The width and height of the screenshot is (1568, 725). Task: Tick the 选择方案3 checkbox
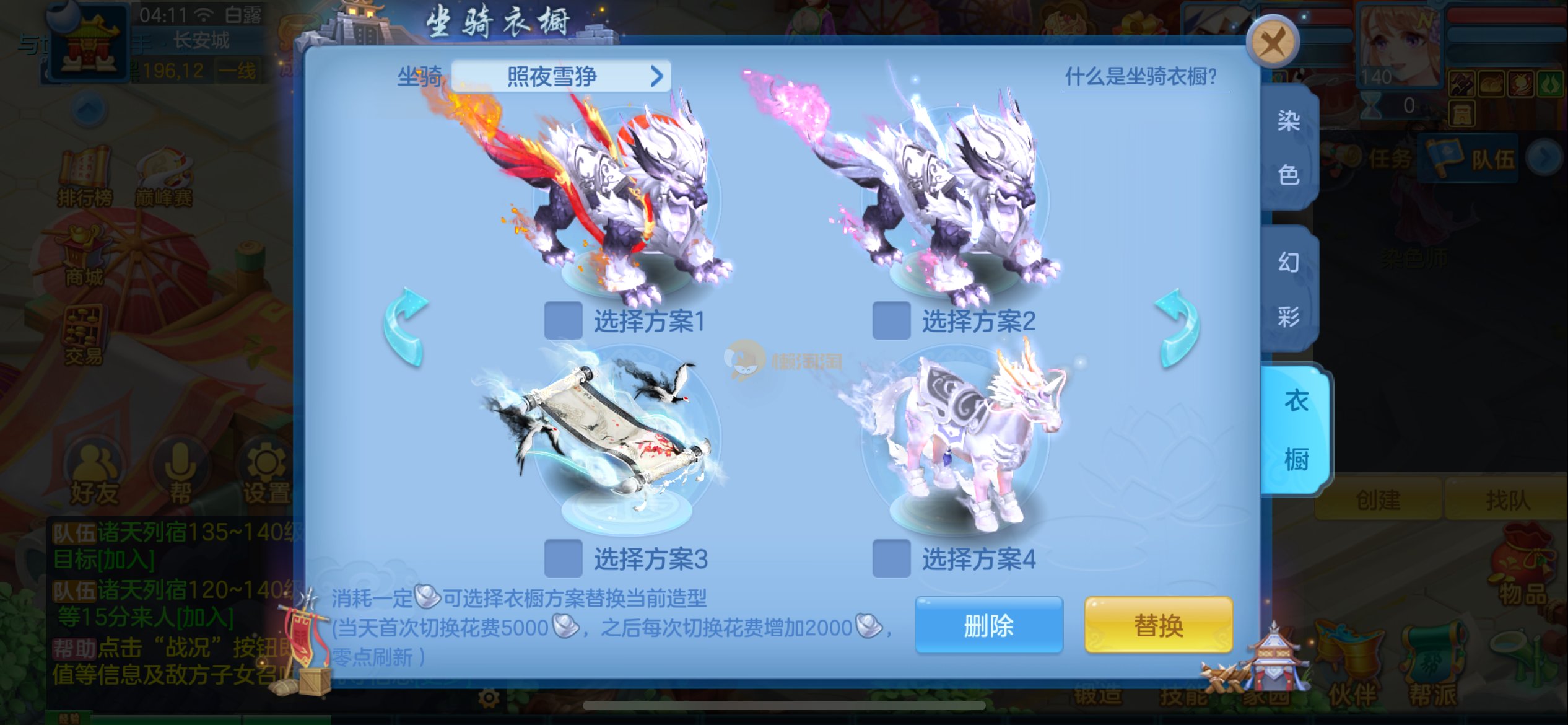[x=563, y=558]
